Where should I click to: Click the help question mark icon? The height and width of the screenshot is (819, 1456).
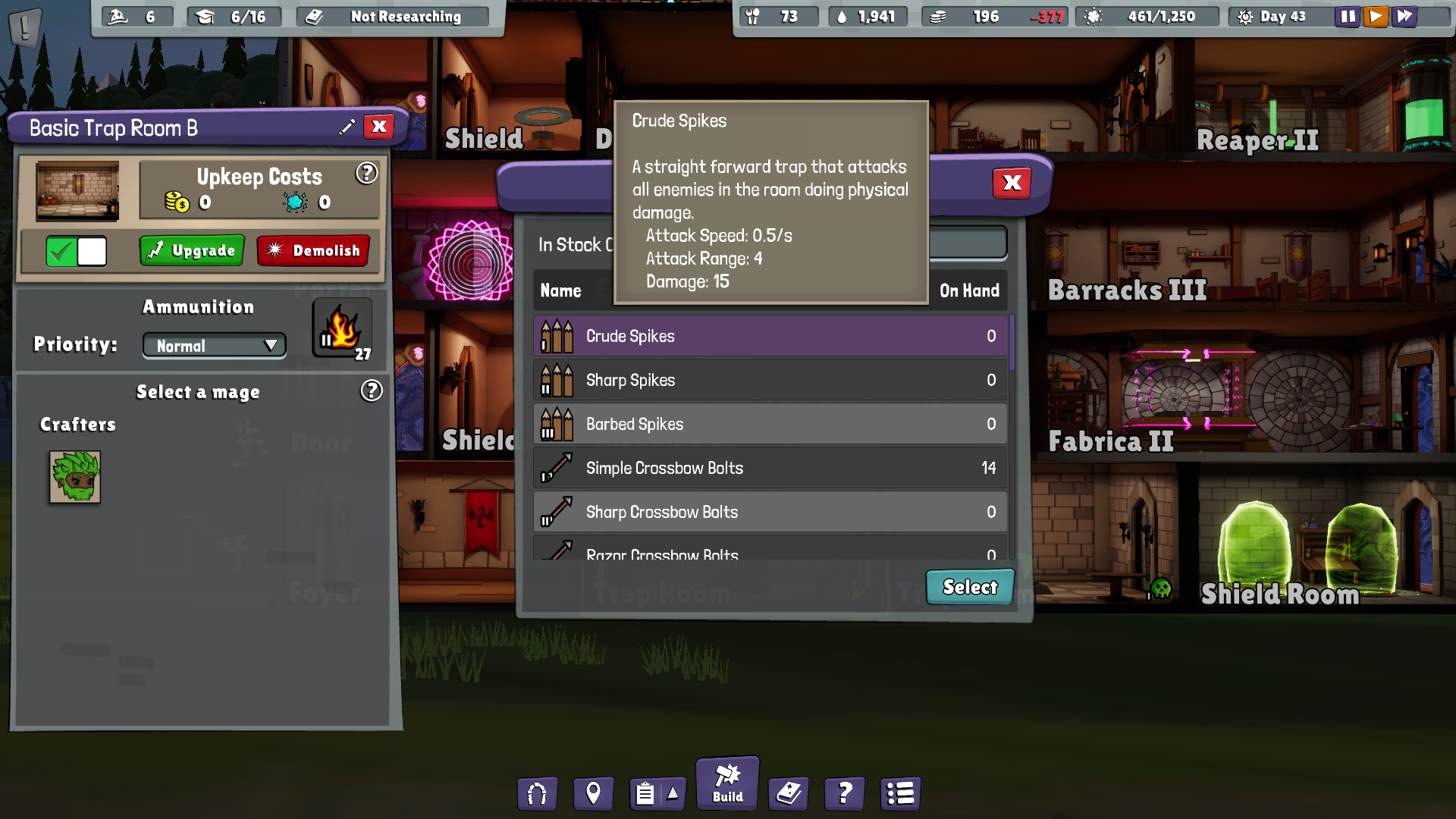click(x=844, y=793)
